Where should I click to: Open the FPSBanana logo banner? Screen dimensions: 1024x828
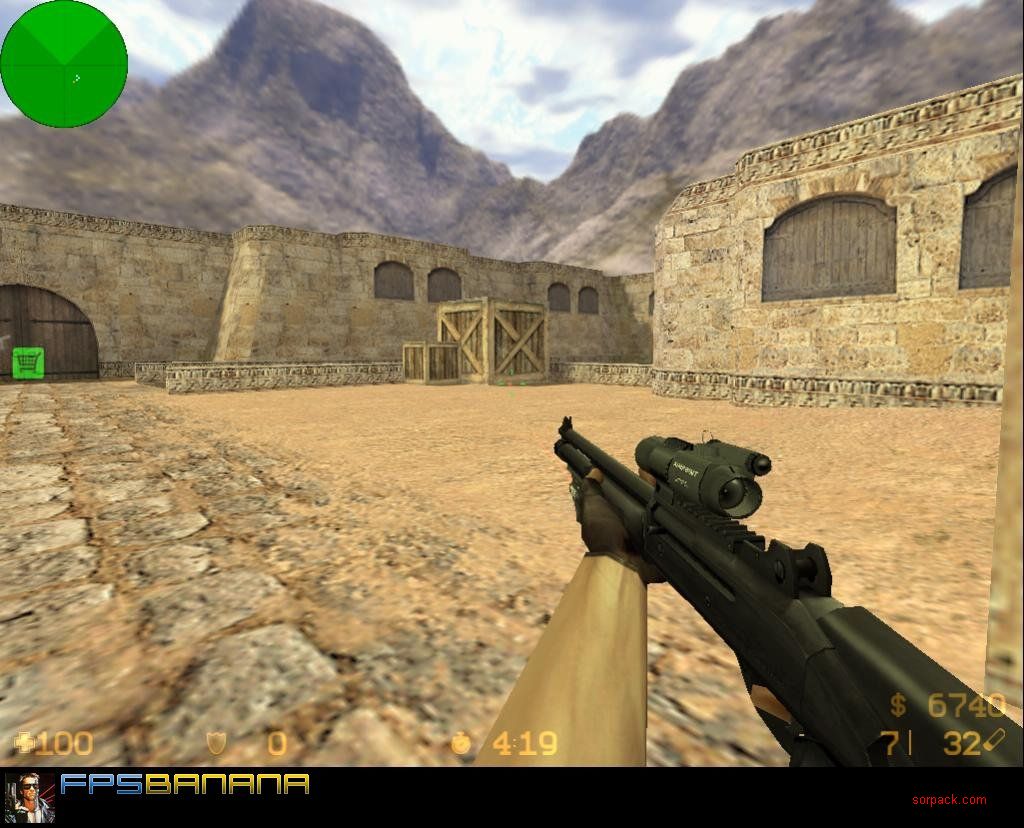tap(185, 784)
